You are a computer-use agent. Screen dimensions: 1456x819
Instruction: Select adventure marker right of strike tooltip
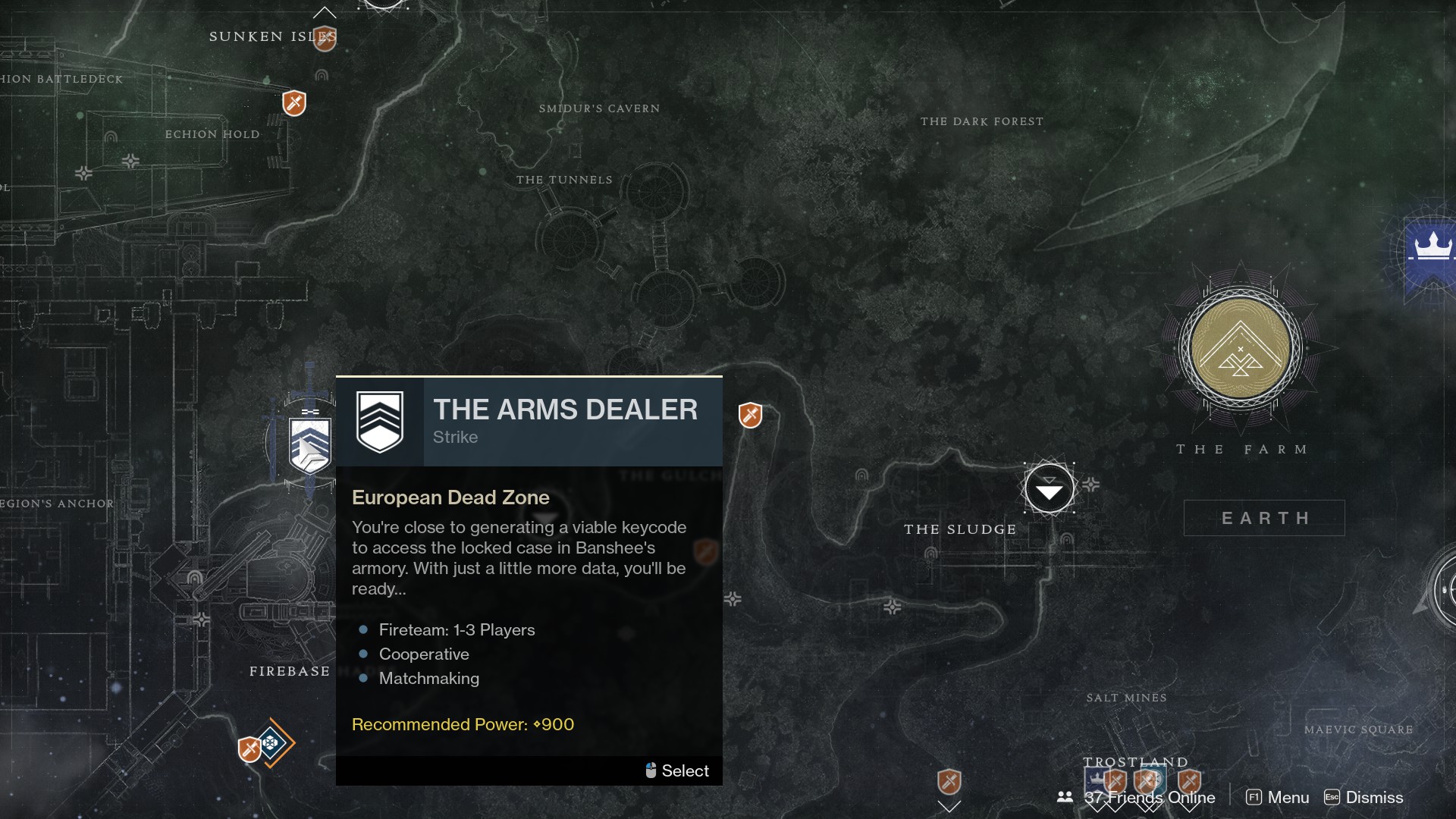[x=750, y=415]
